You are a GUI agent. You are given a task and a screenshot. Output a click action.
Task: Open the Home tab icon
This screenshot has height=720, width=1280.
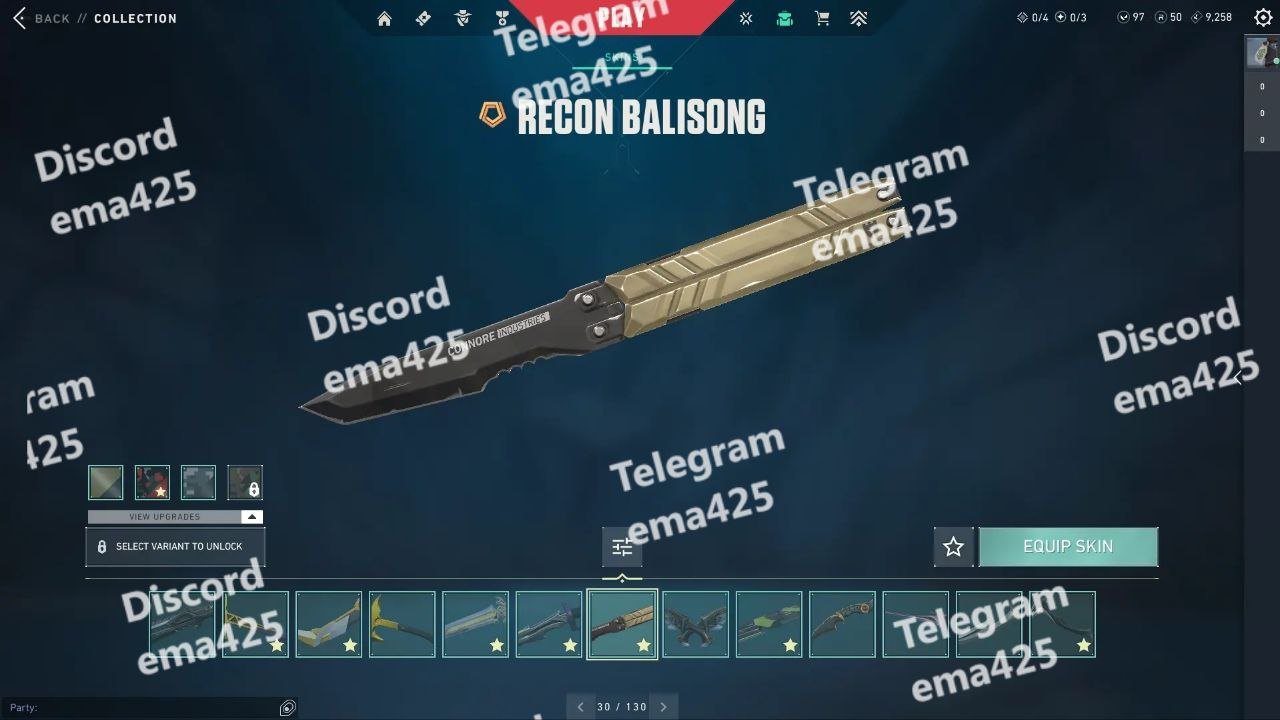click(x=384, y=18)
